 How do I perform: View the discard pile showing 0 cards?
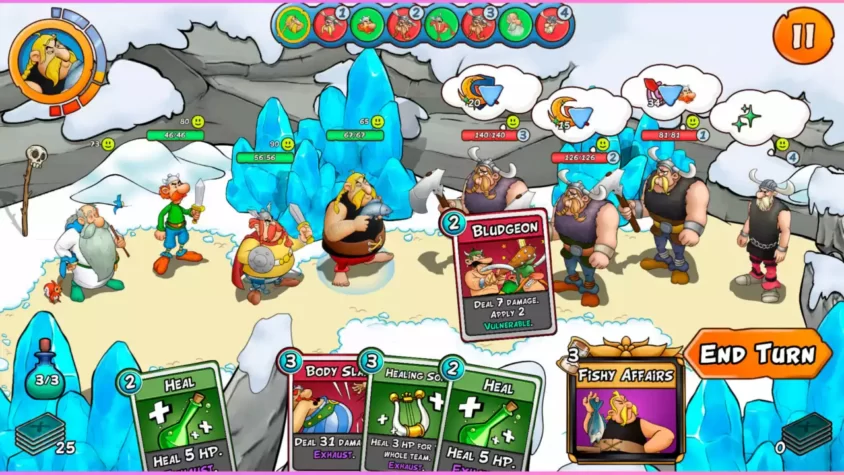click(806, 434)
